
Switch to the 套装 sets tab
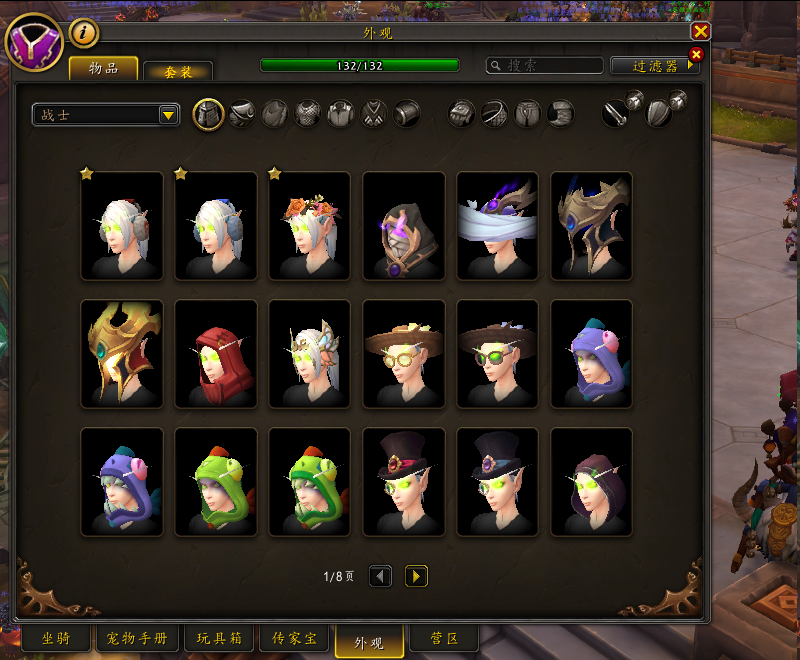(x=177, y=71)
